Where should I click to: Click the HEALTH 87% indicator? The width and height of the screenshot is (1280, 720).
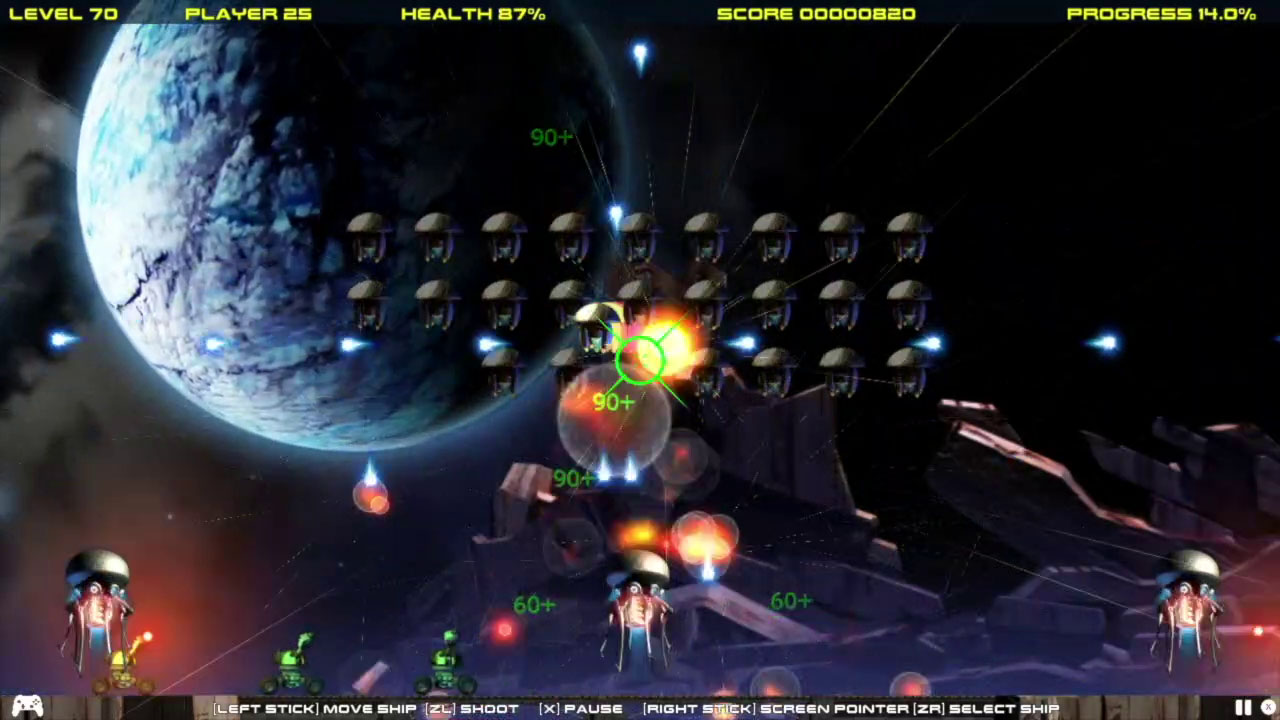click(472, 13)
